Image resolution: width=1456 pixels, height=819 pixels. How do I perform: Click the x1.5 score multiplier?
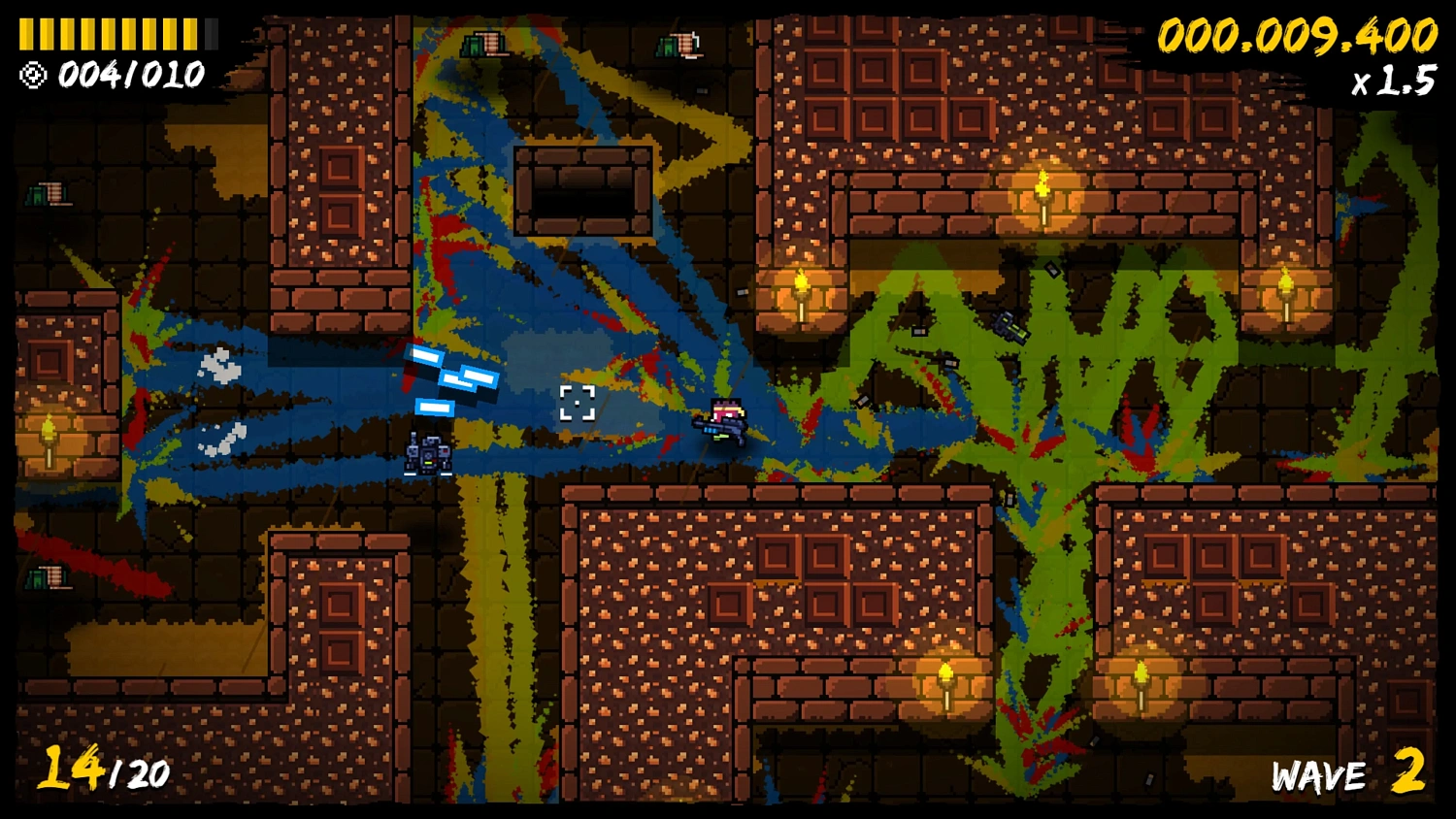1390,78
